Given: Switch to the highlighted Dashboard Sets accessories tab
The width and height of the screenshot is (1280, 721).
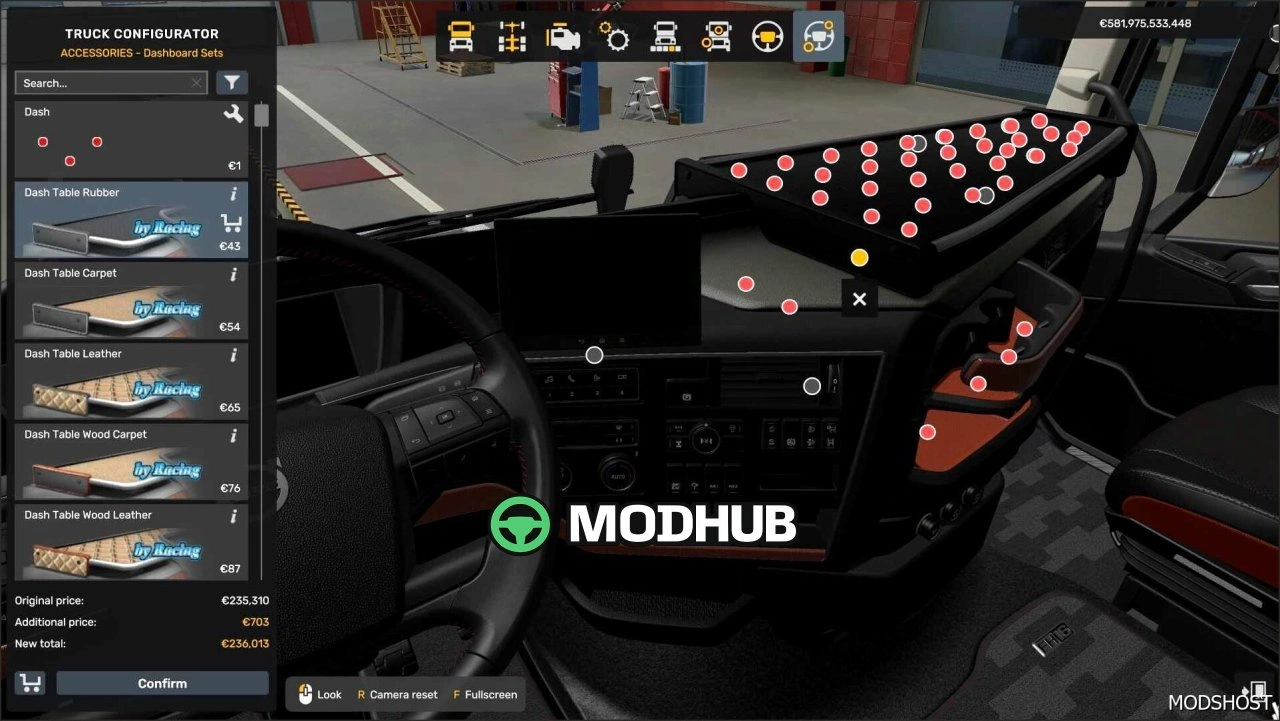Looking at the screenshot, I should click(819, 37).
